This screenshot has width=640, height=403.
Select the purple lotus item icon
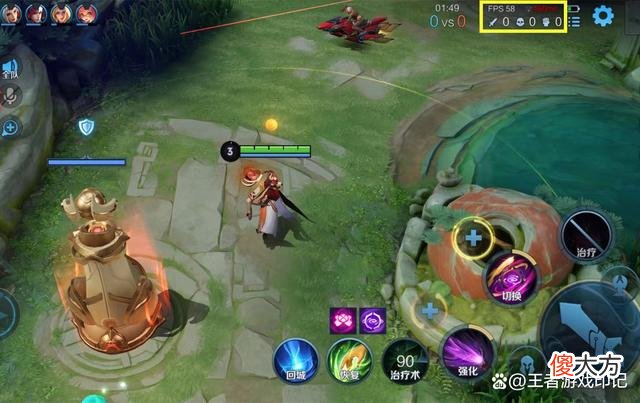point(343,320)
